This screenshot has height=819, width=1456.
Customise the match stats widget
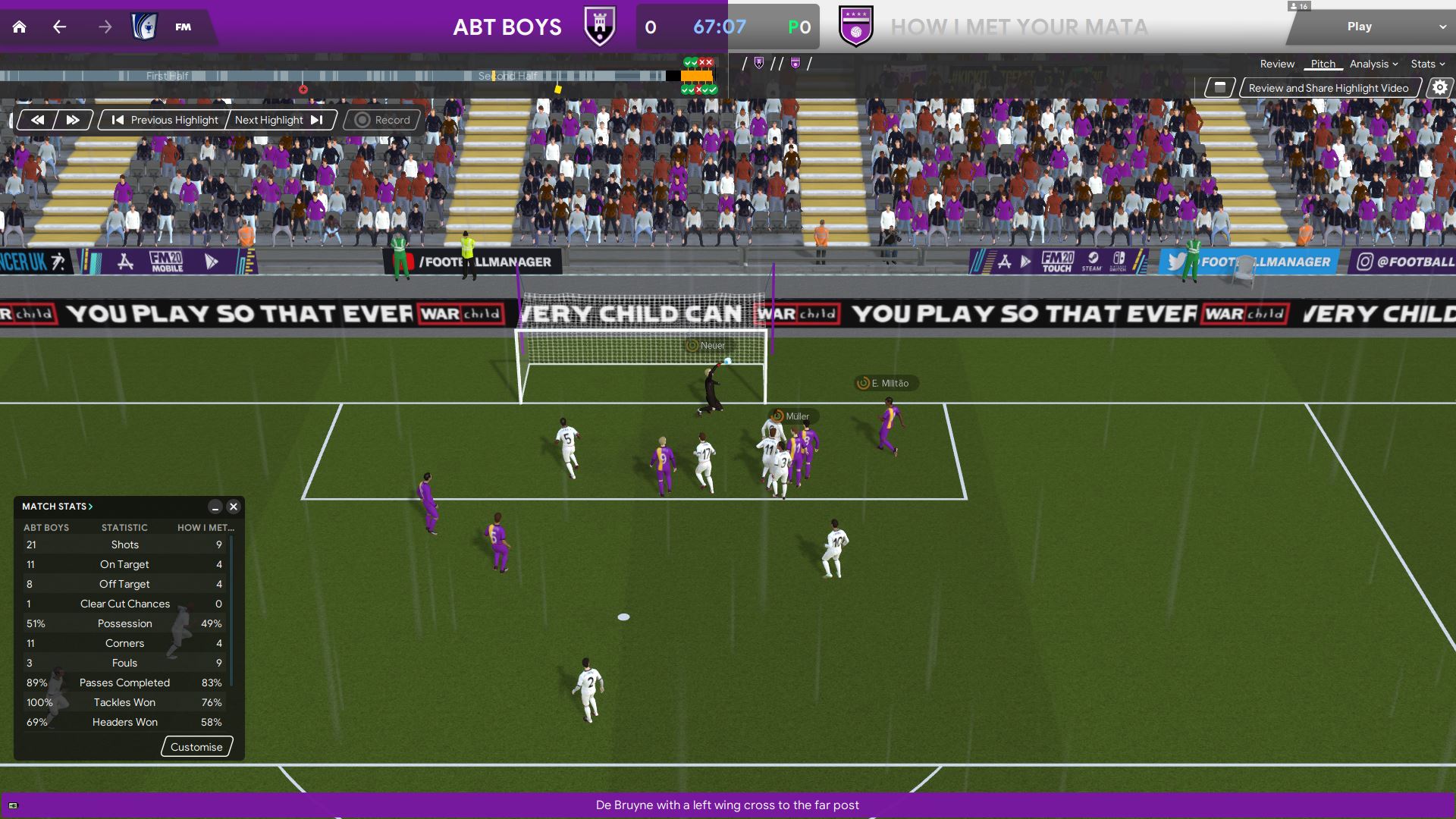196,747
